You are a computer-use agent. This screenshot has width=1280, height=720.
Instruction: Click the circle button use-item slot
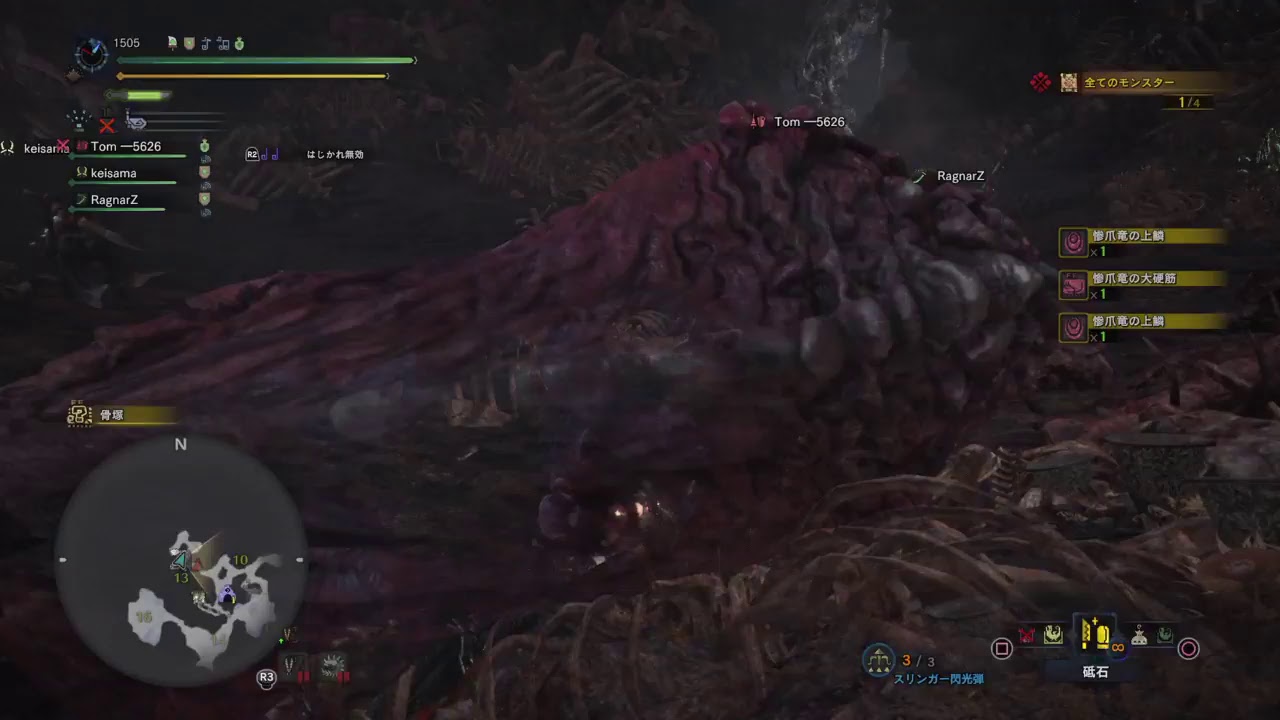tap(1189, 647)
